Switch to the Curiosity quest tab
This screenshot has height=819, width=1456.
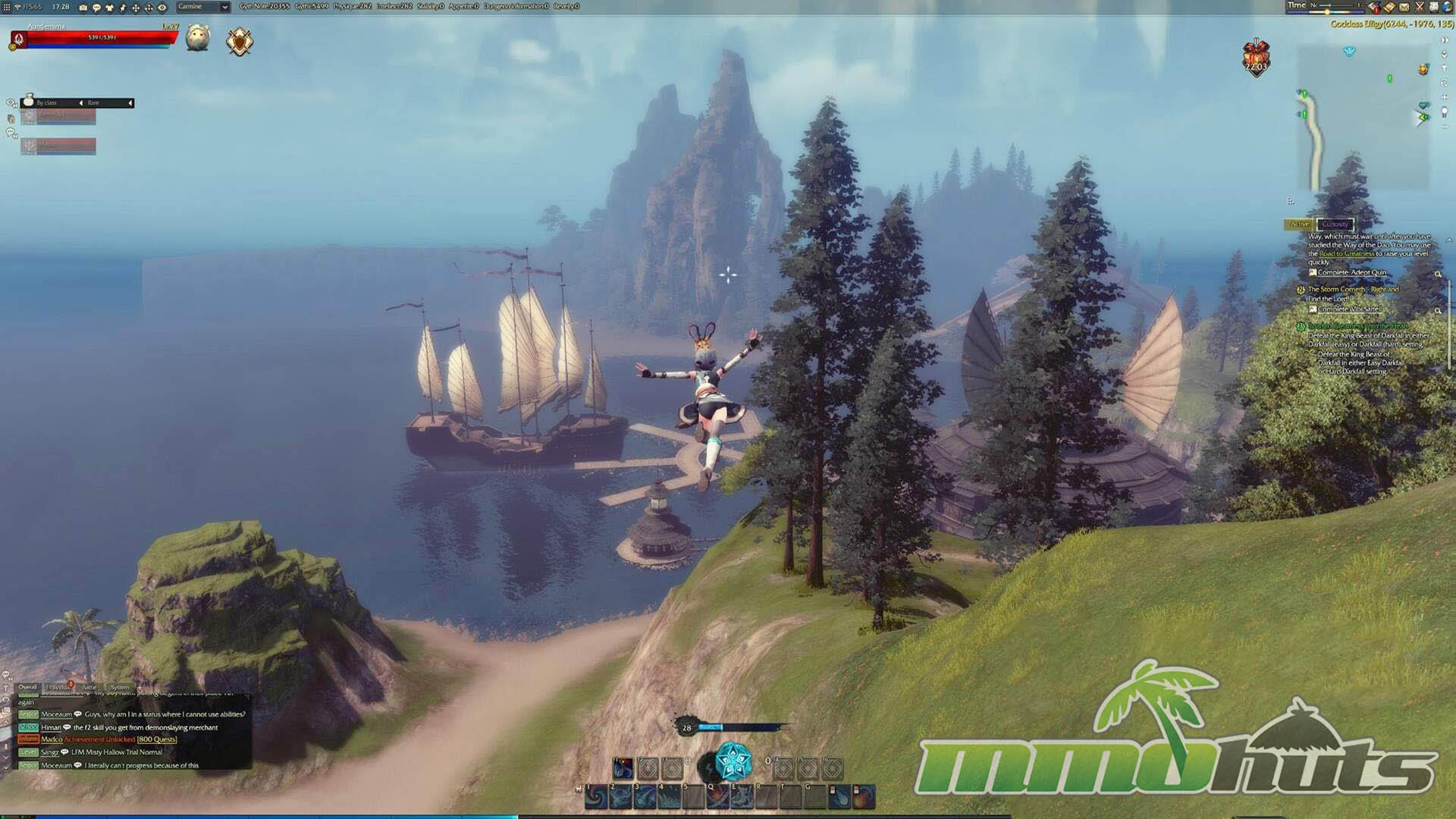pyautogui.click(x=1335, y=224)
